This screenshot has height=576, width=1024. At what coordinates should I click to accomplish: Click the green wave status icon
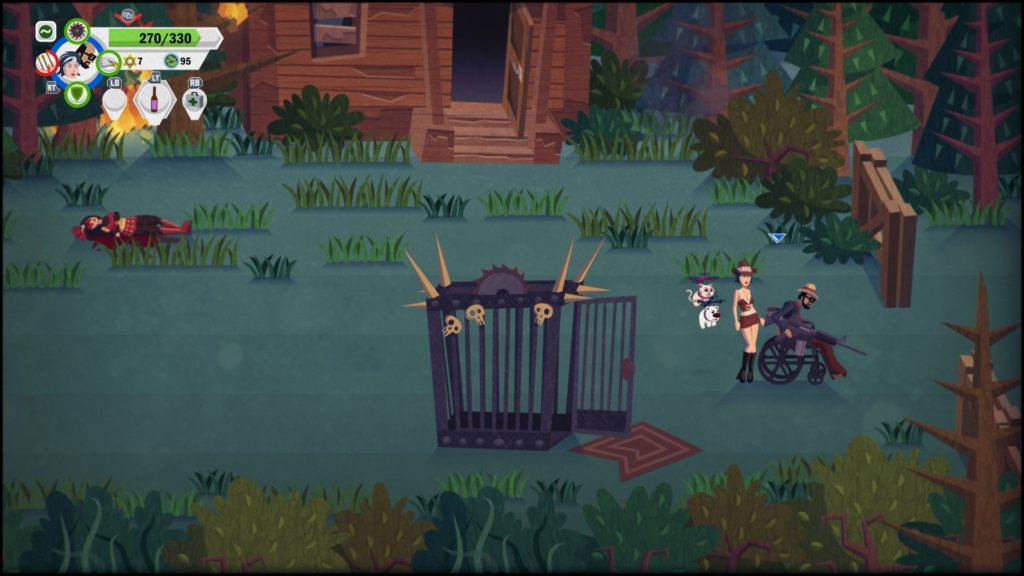[46, 31]
